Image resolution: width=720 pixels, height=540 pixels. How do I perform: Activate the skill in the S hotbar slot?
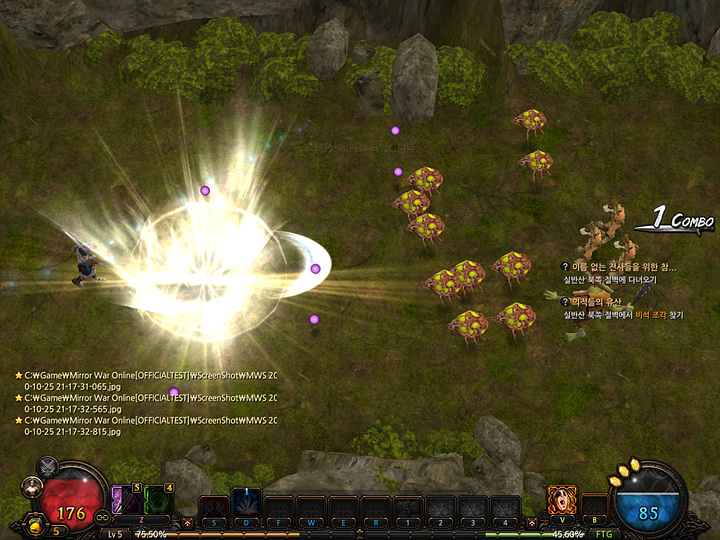point(213,508)
